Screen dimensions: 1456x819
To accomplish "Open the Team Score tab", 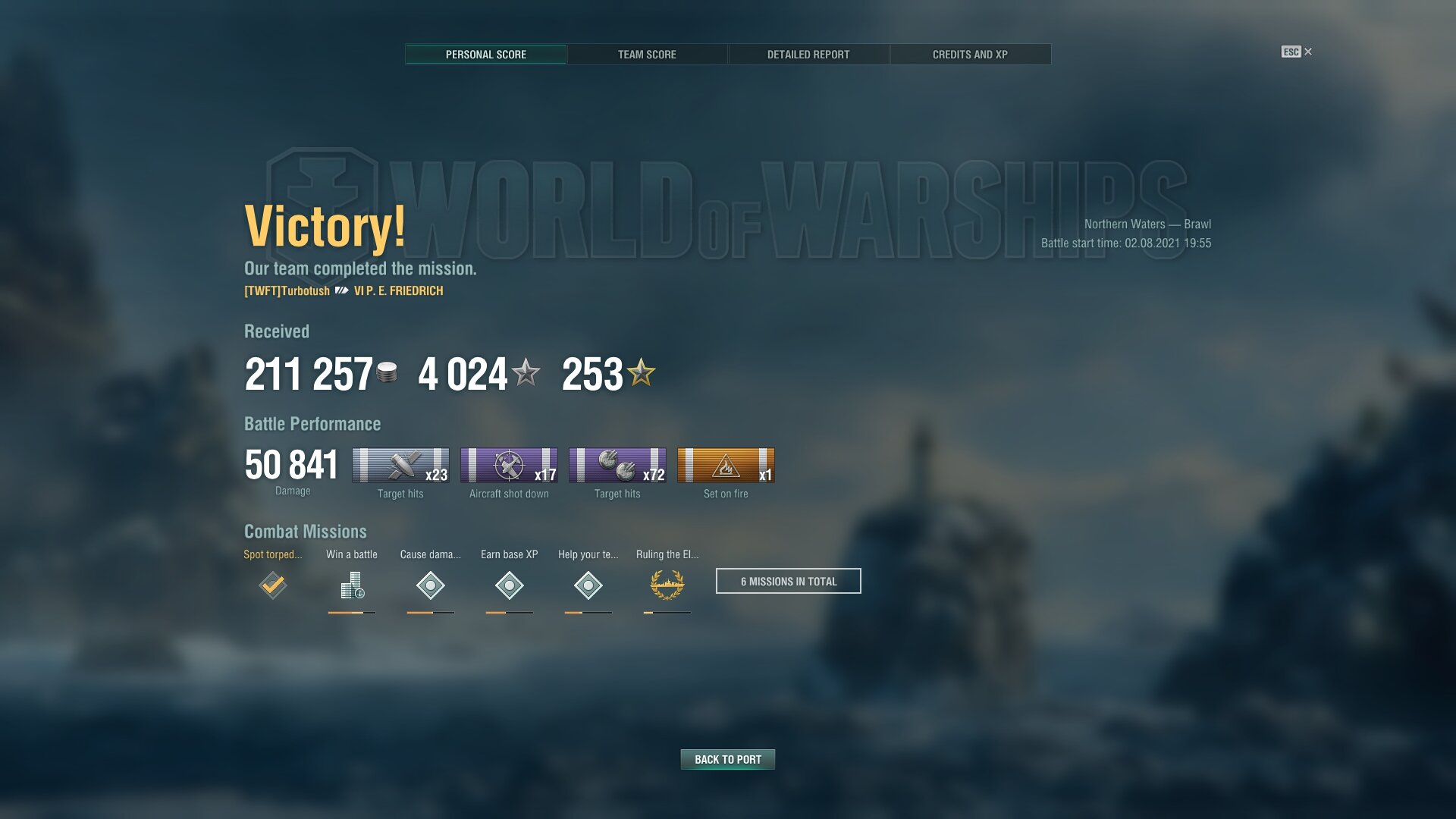I will tap(647, 55).
